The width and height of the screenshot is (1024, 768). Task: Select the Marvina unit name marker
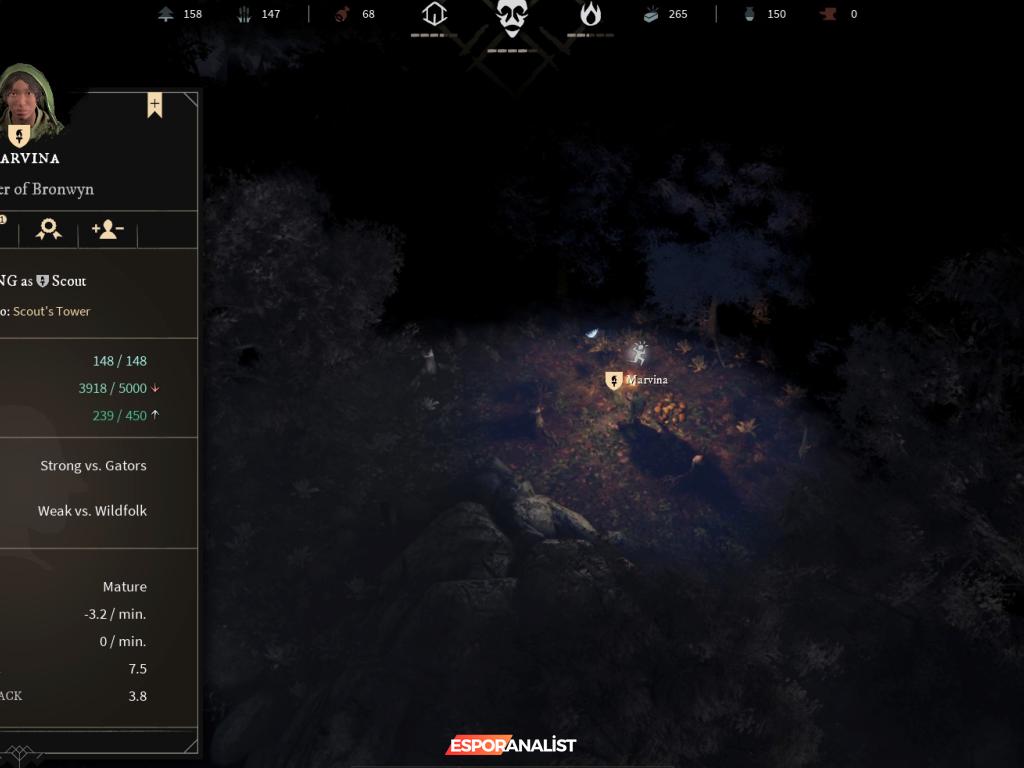tap(637, 380)
